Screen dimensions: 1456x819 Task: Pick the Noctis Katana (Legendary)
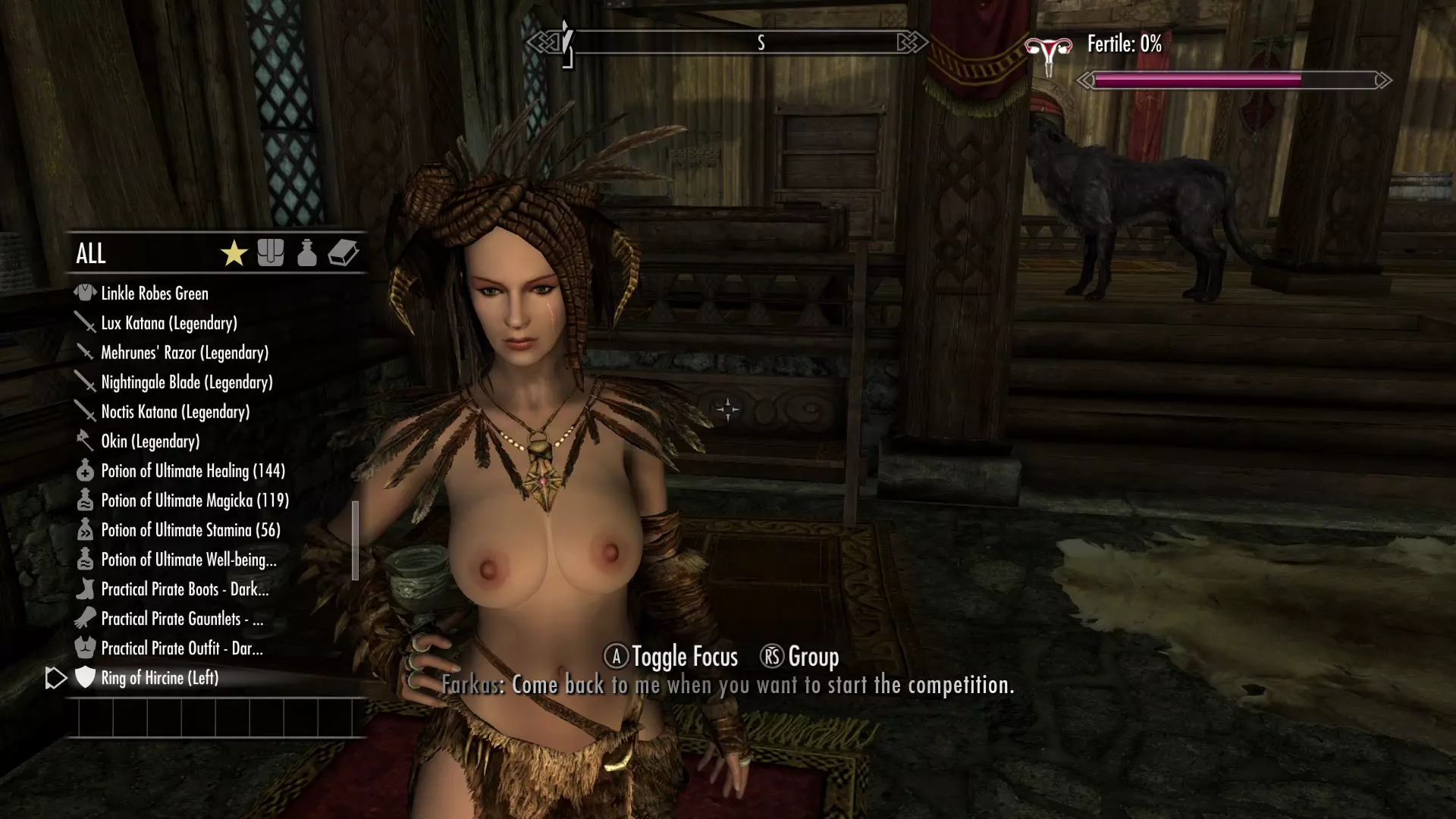tap(175, 412)
